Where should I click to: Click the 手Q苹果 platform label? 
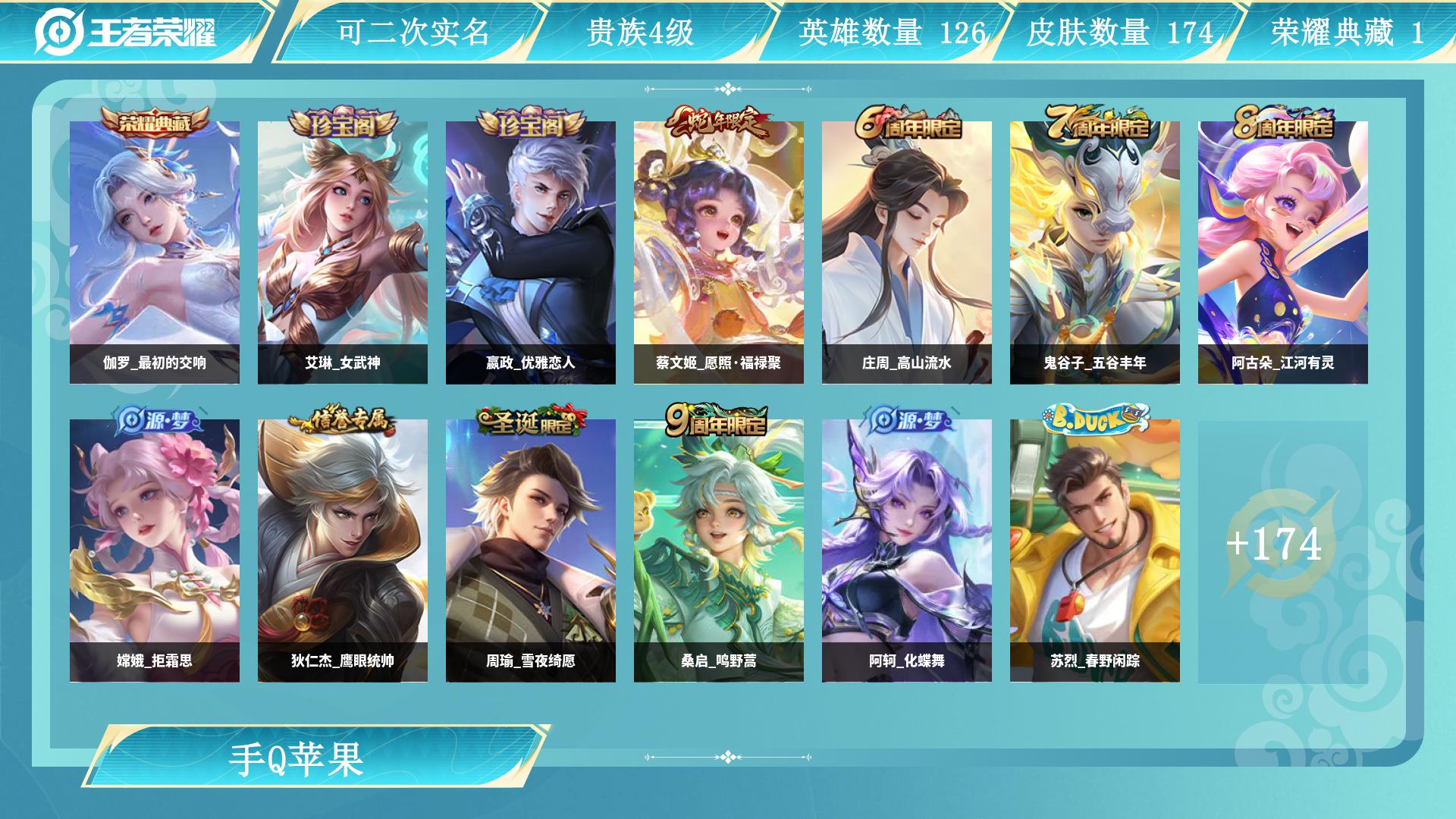(297, 758)
